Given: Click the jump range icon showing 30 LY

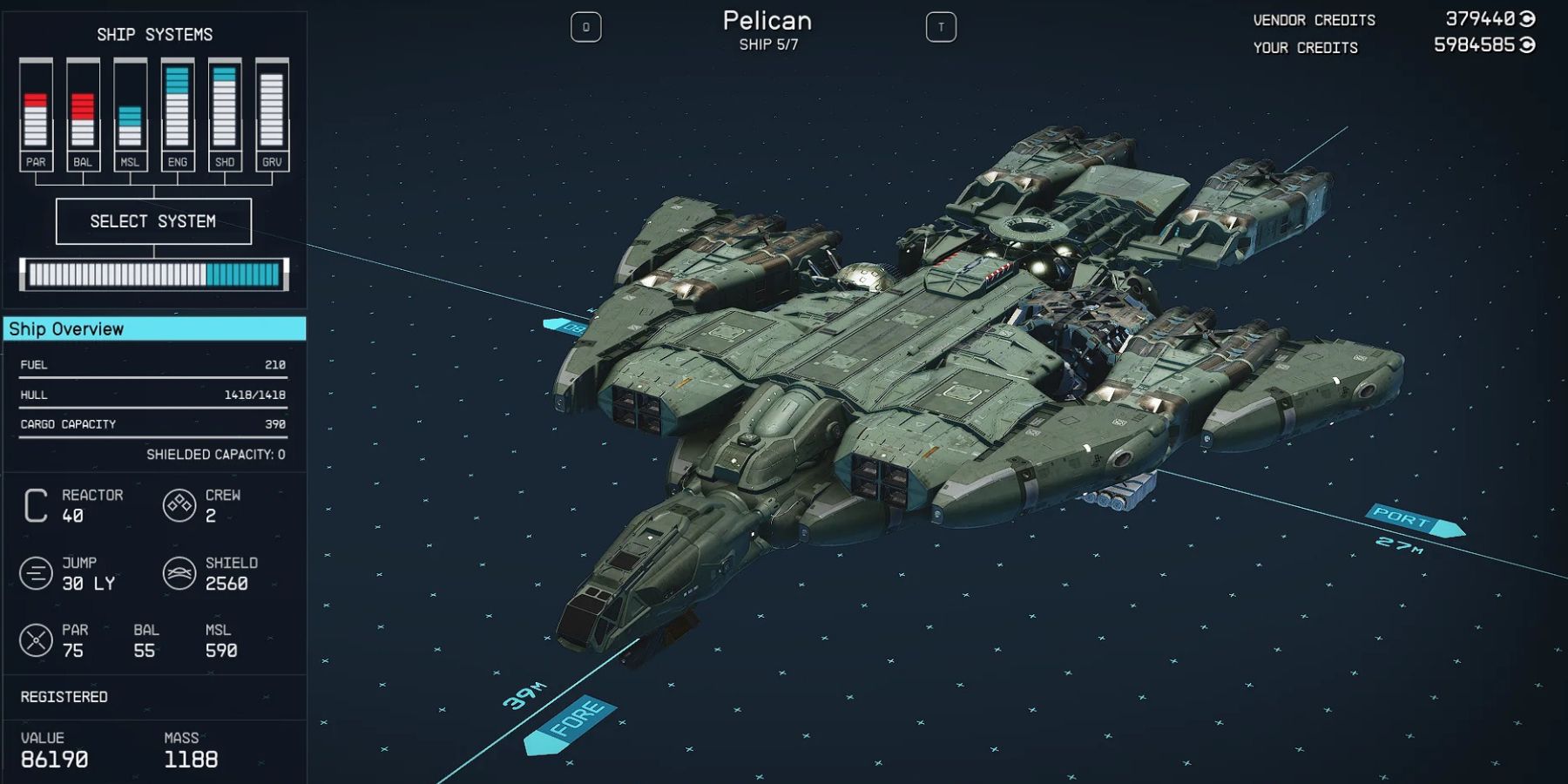Looking at the screenshot, I should pos(37,572).
